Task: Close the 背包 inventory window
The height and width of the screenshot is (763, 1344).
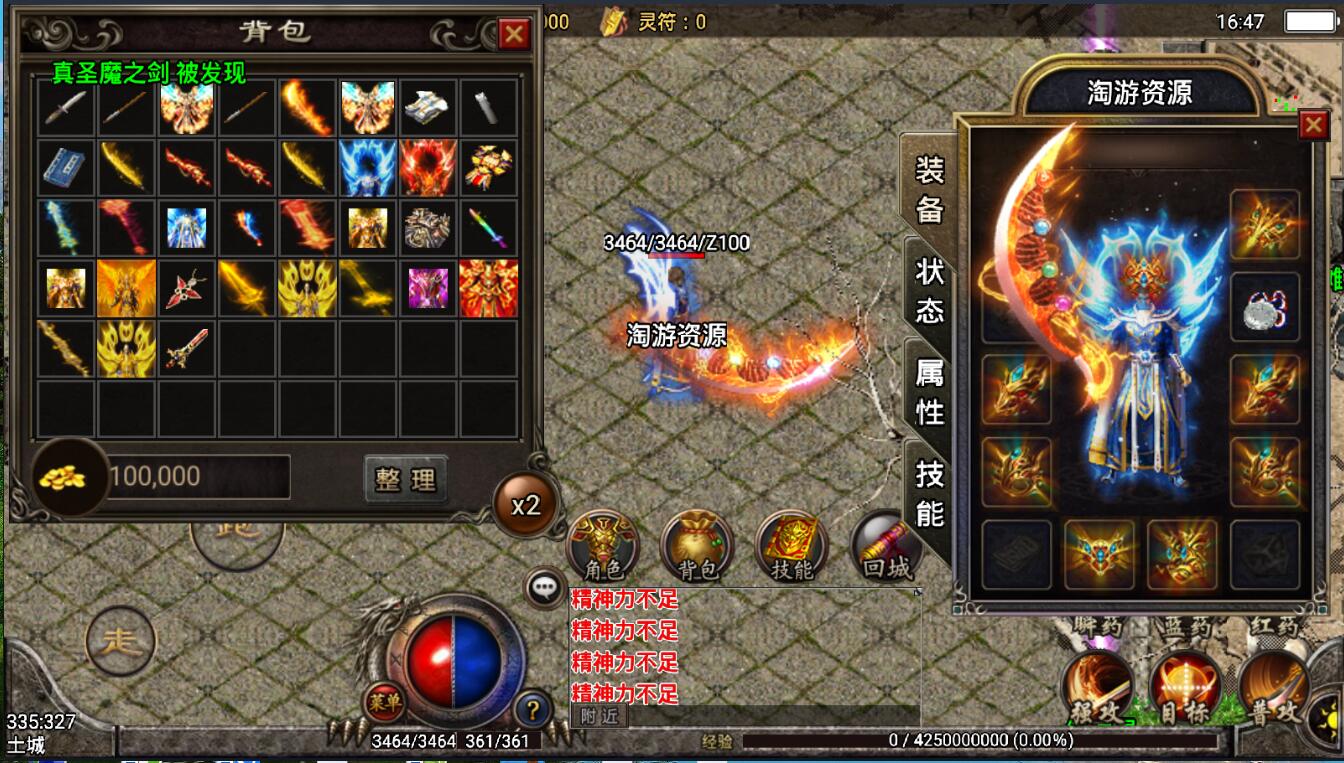Action: pyautogui.click(x=514, y=35)
